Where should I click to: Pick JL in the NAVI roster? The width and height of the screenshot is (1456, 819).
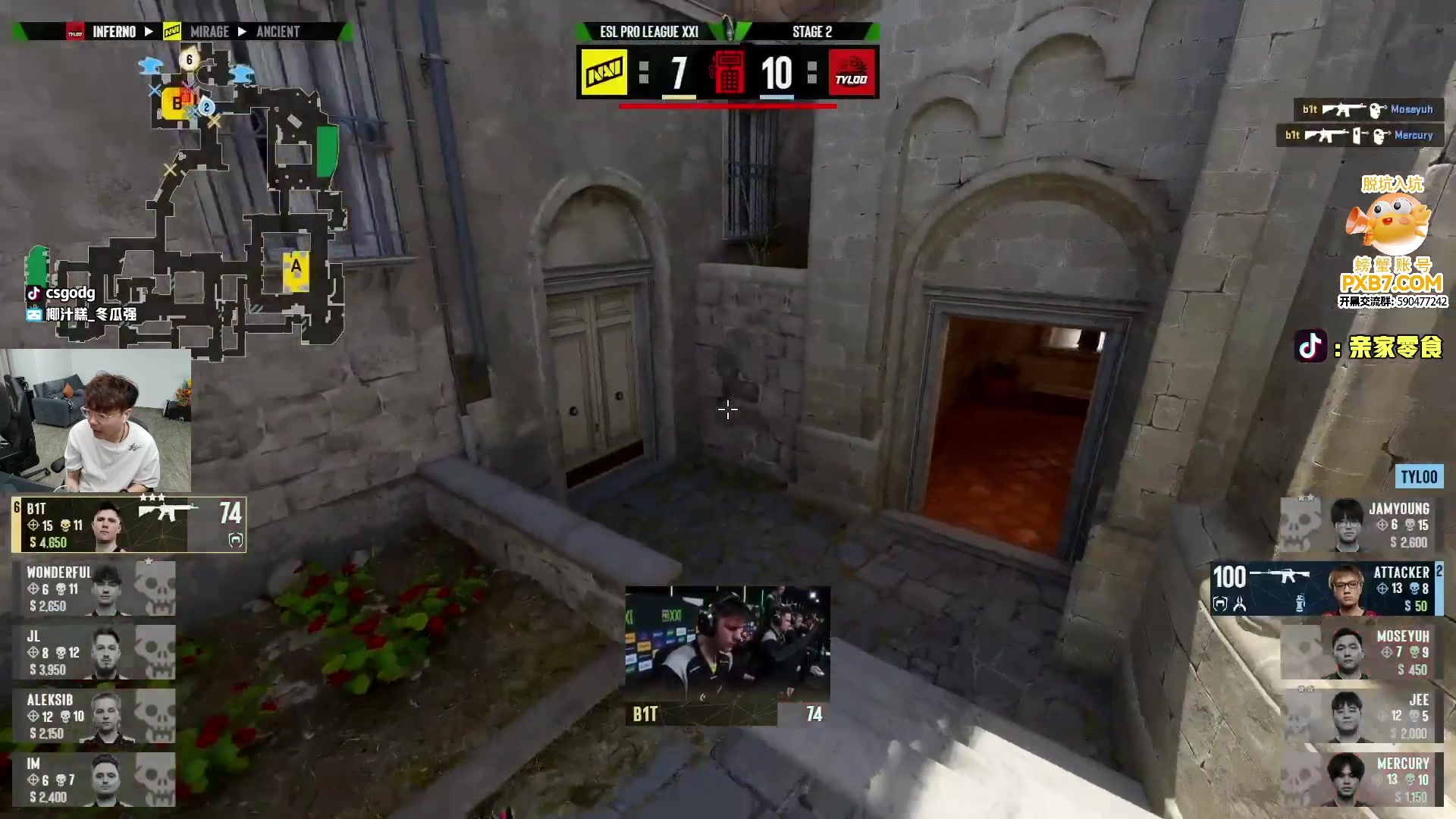pyautogui.click(x=94, y=652)
